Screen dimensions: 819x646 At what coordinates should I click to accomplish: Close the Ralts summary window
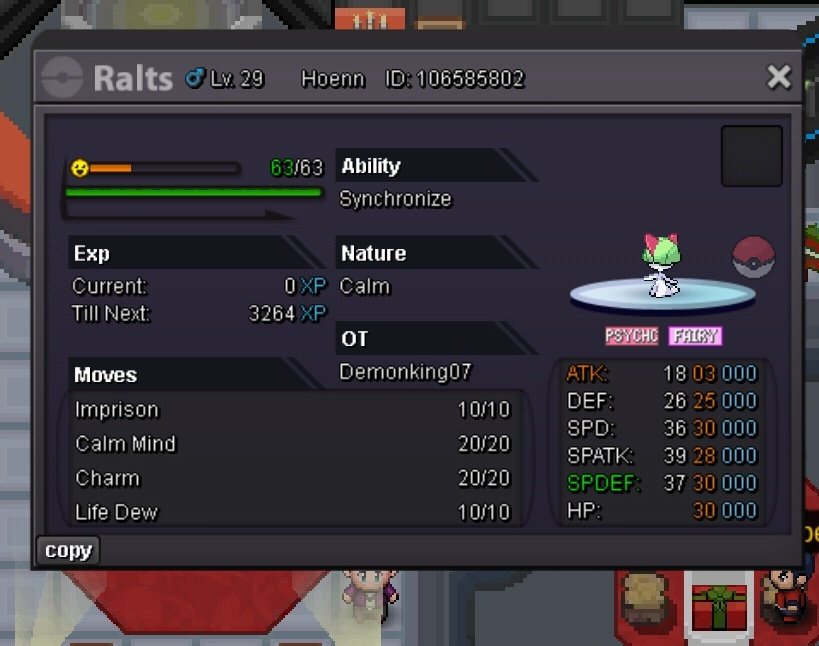[778, 77]
